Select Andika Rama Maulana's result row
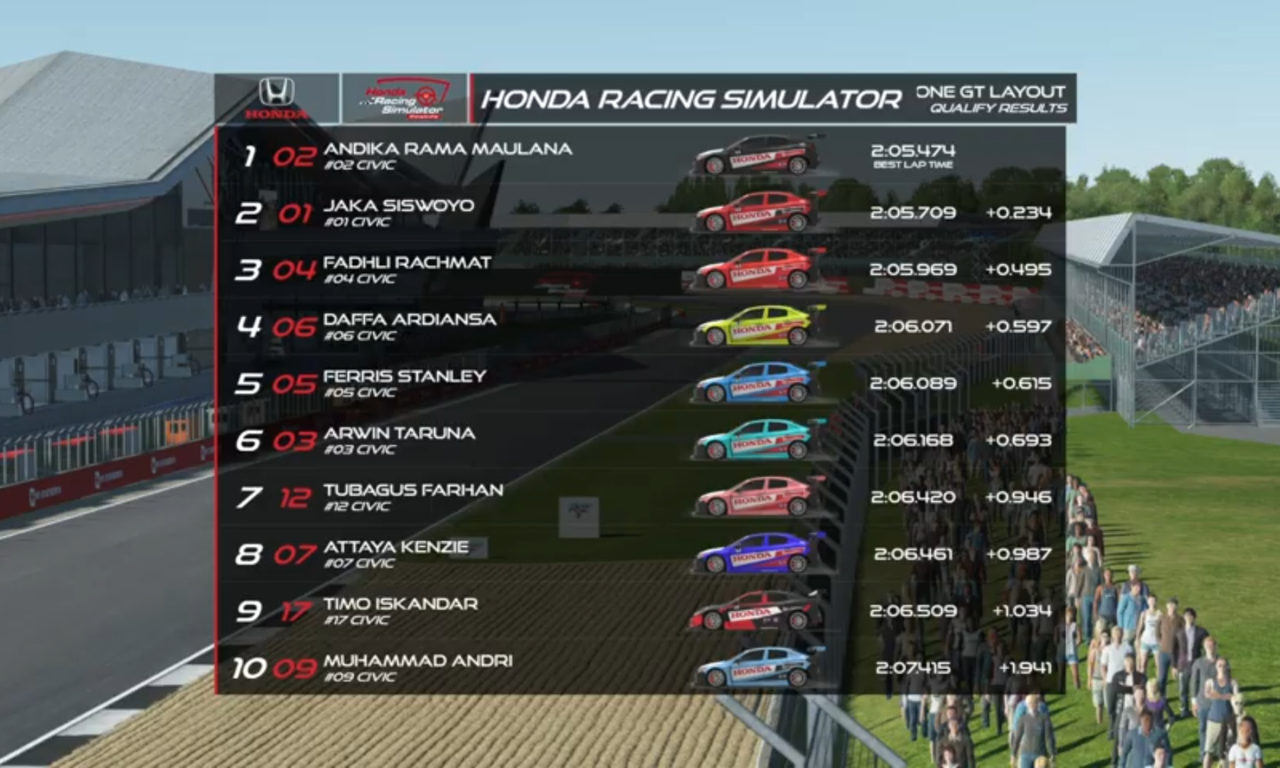This screenshot has width=1280, height=768. pos(448,155)
